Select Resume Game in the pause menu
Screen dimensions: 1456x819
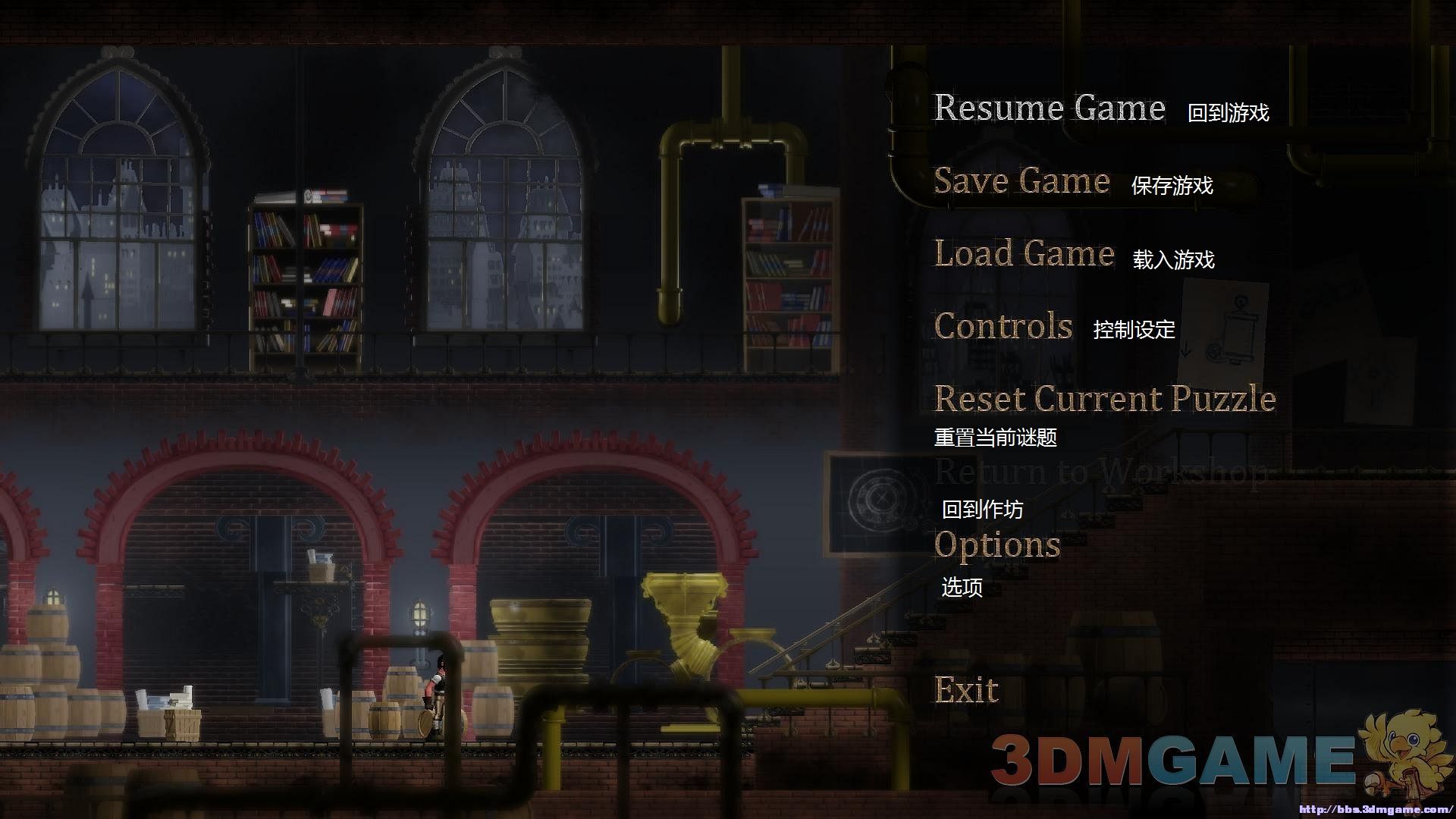[x=1049, y=108]
